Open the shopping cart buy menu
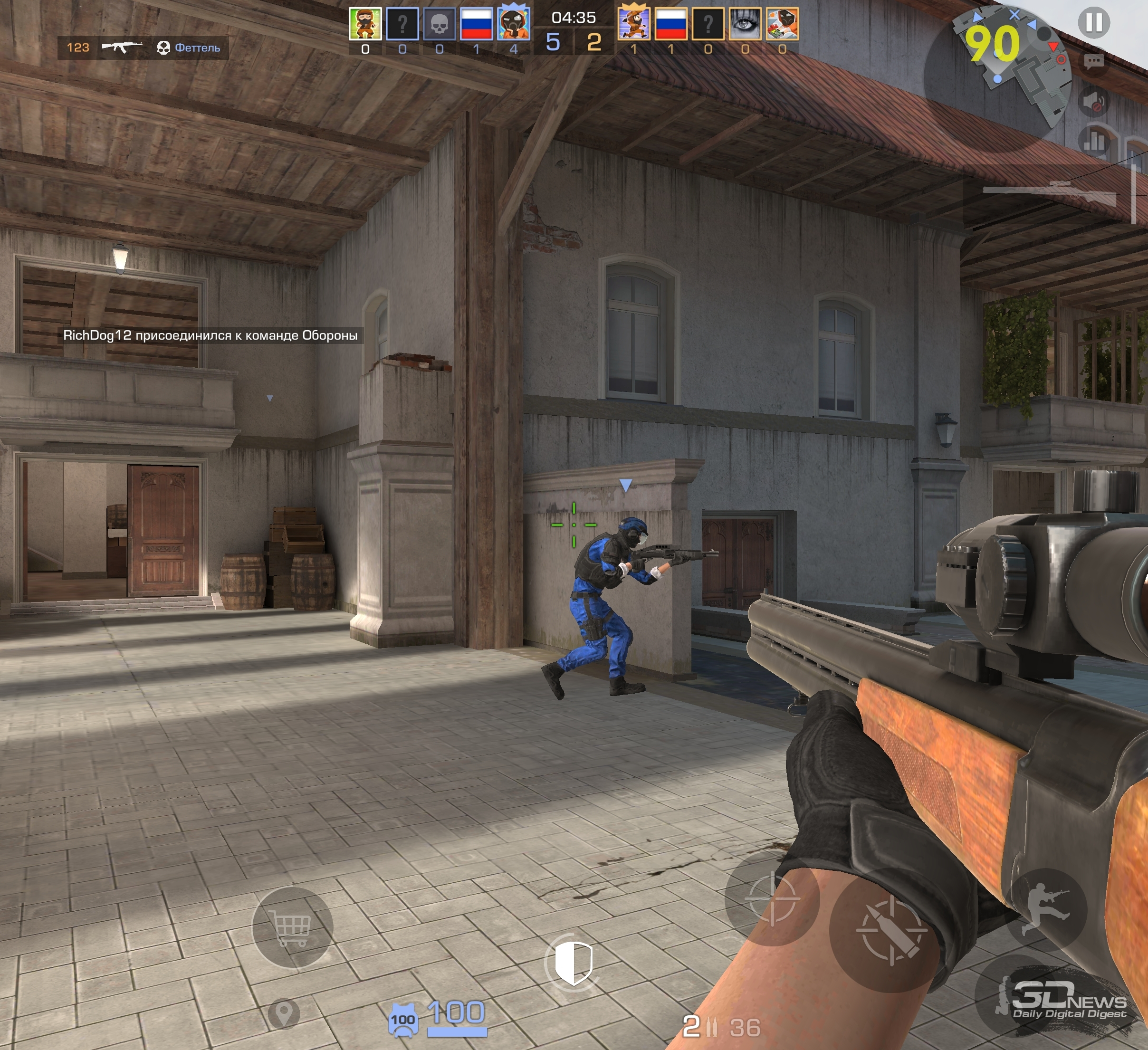 [x=292, y=927]
